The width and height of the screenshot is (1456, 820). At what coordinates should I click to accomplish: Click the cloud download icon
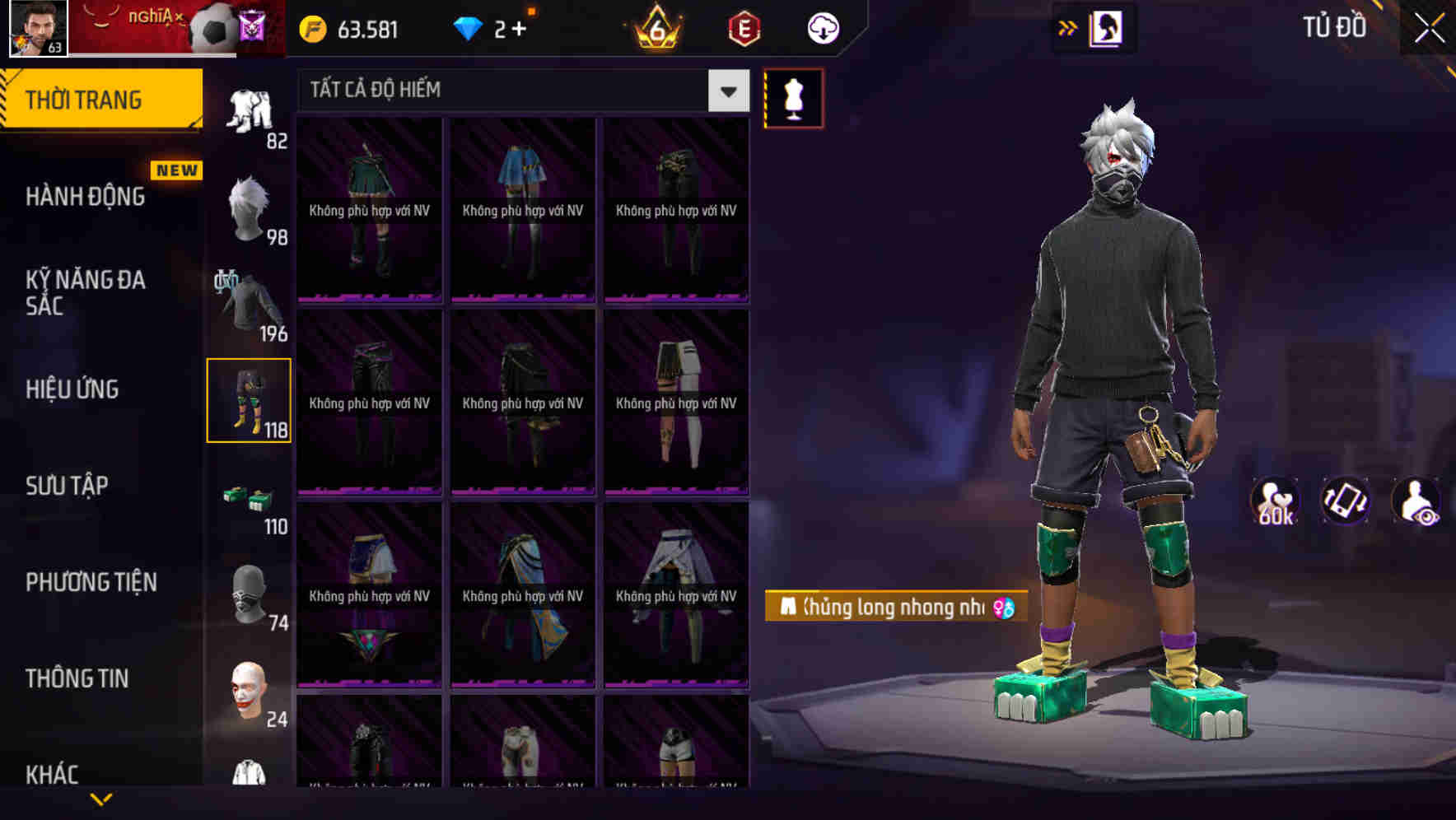point(823,27)
